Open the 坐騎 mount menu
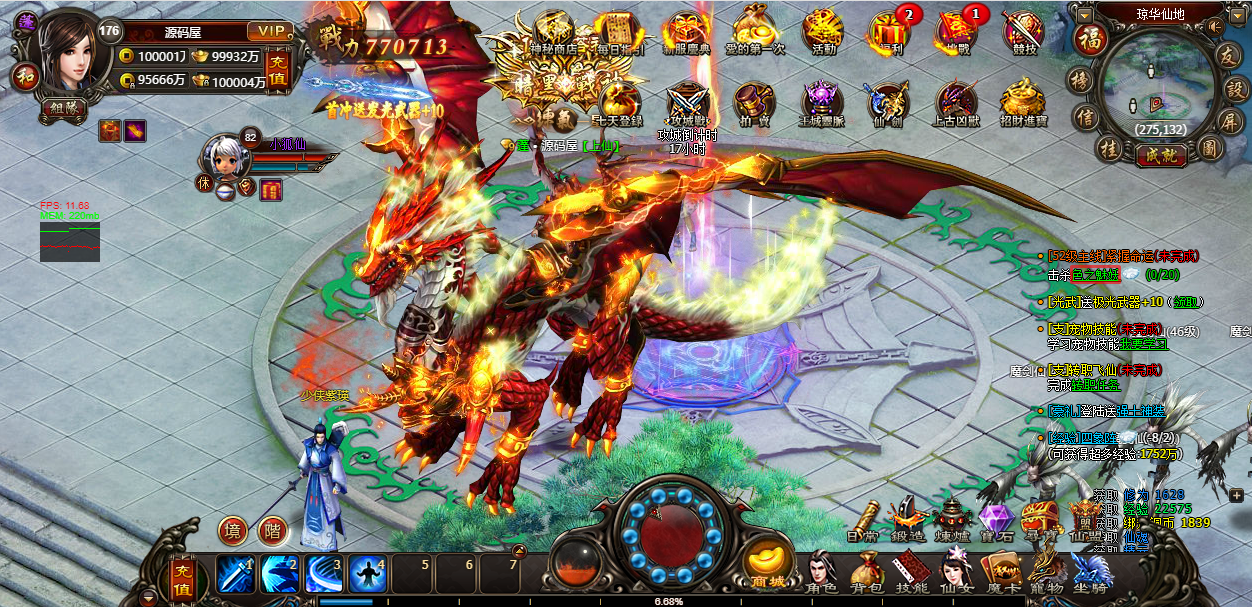The height and width of the screenshot is (607, 1252). [1090, 572]
